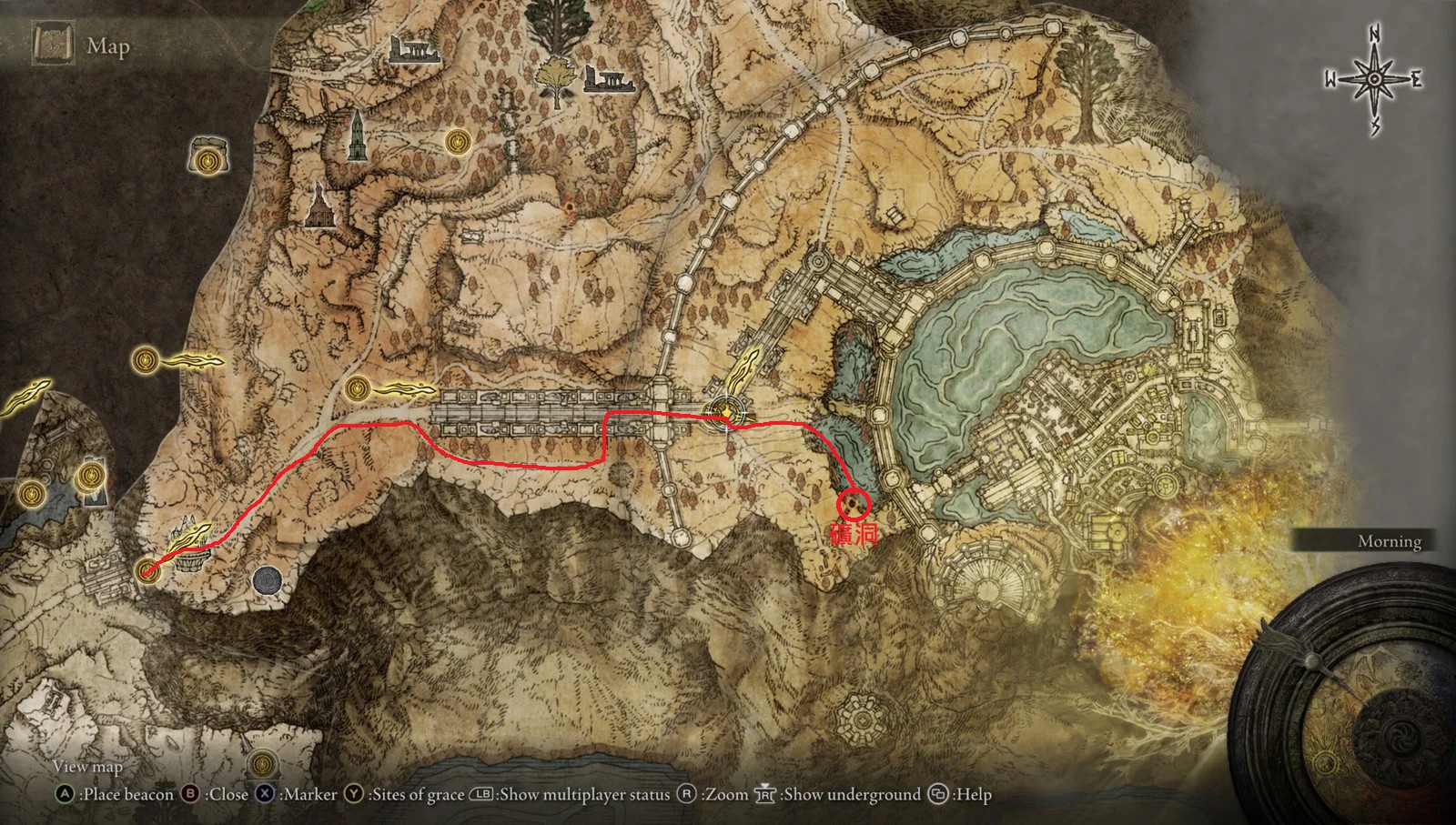Select the player position cursor on the bridge
The image size is (1456, 825).
click(x=727, y=414)
